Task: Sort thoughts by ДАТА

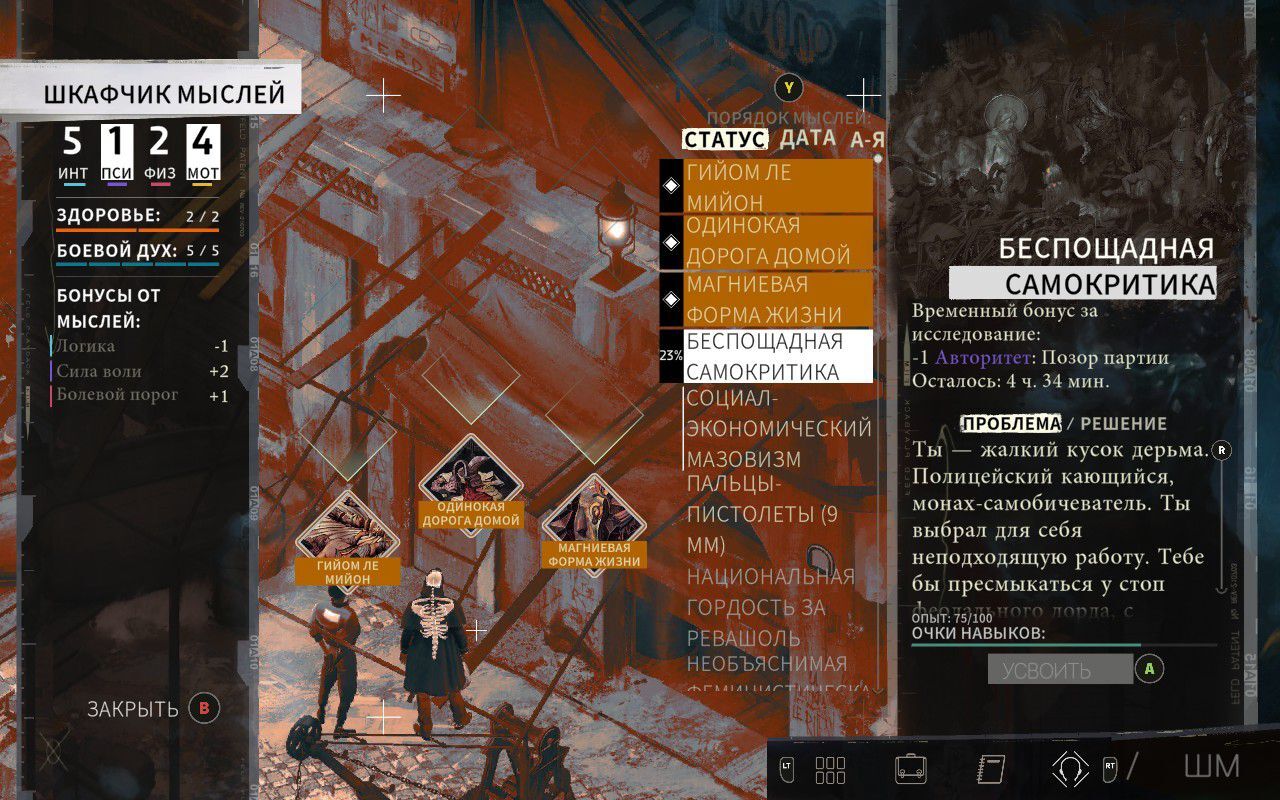Action: (x=807, y=138)
